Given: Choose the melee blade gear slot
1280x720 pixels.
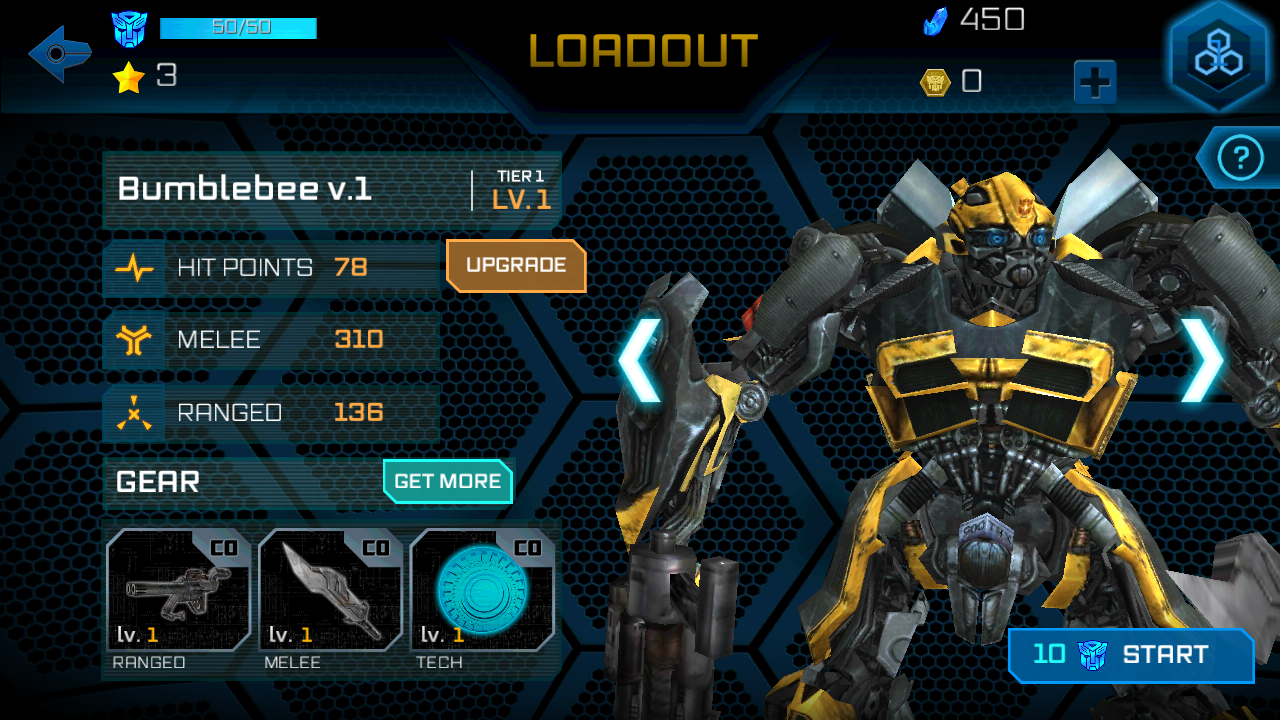Looking at the screenshot, I should click(331, 590).
